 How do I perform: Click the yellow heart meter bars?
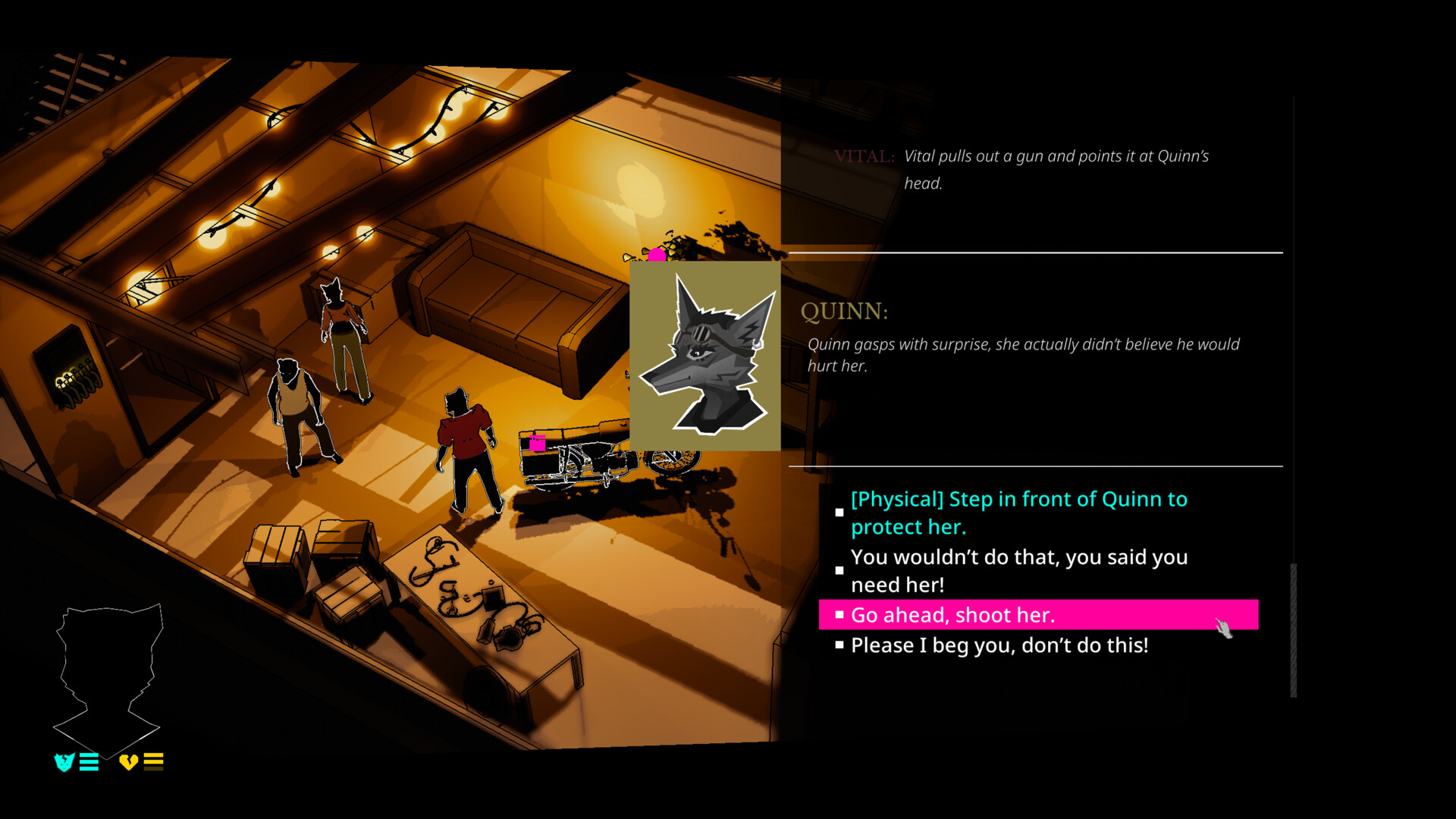coord(153,762)
